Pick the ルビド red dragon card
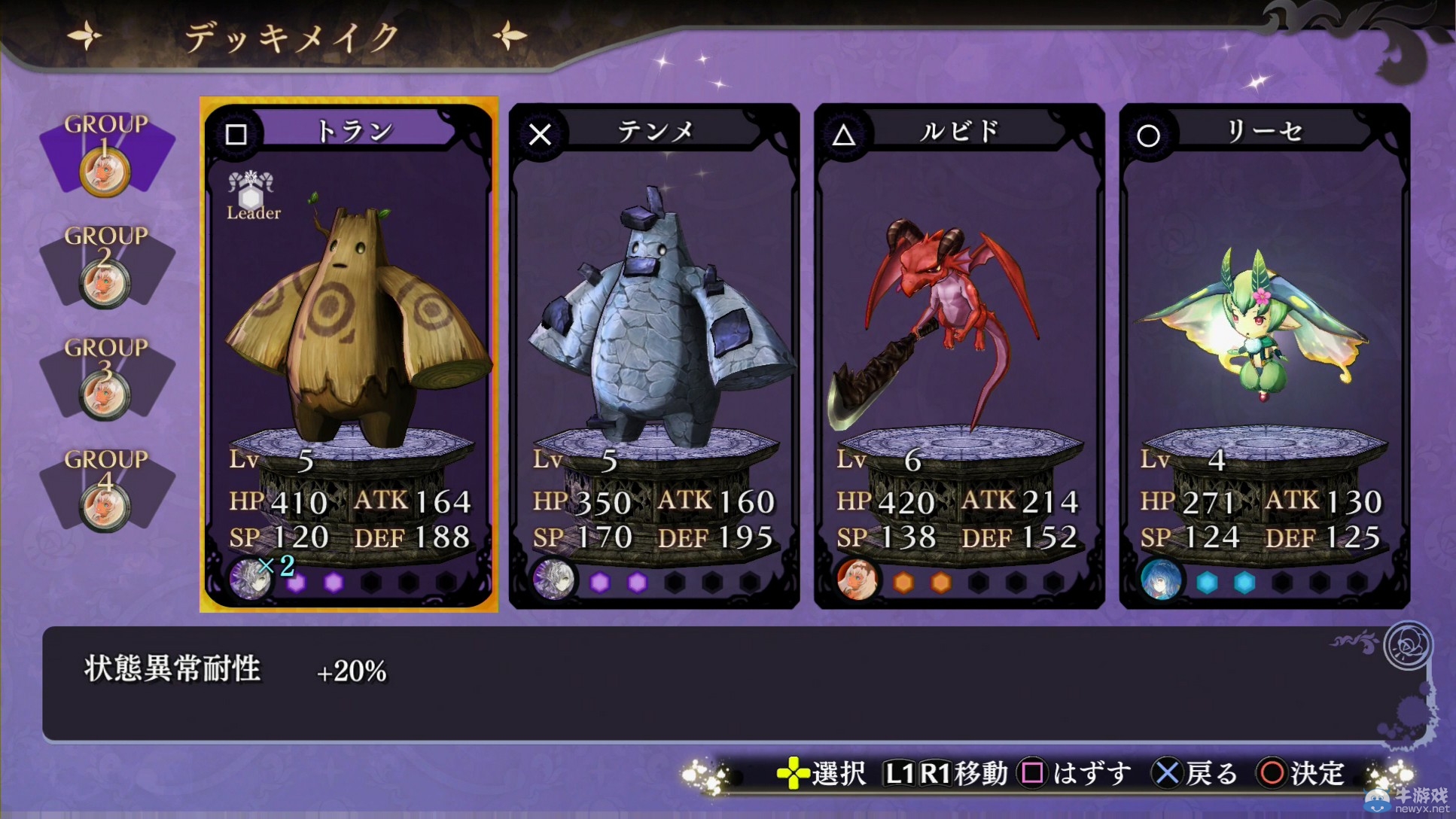The width and height of the screenshot is (1456, 819). (x=959, y=354)
